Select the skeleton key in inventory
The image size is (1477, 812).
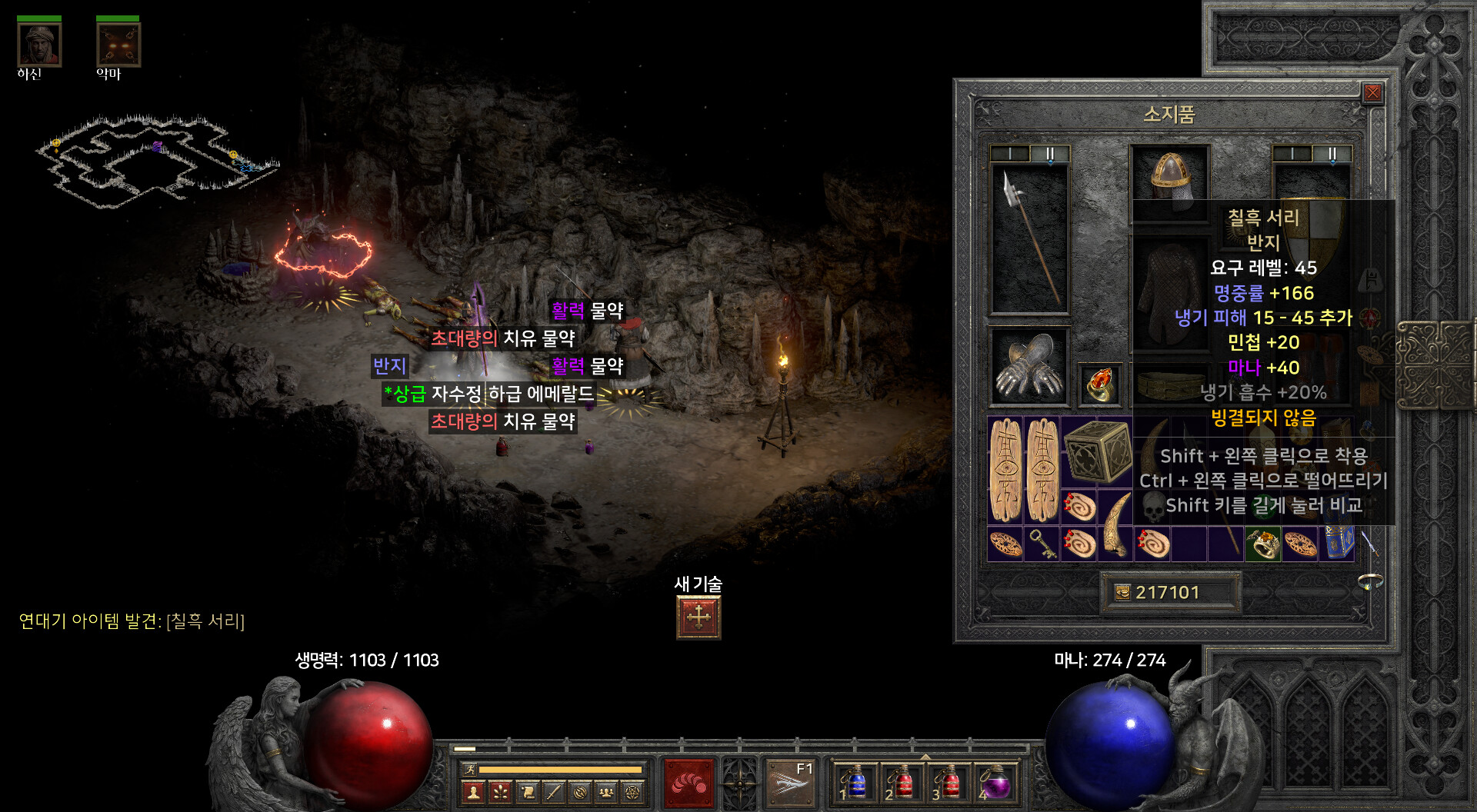click(x=1042, y=544)
